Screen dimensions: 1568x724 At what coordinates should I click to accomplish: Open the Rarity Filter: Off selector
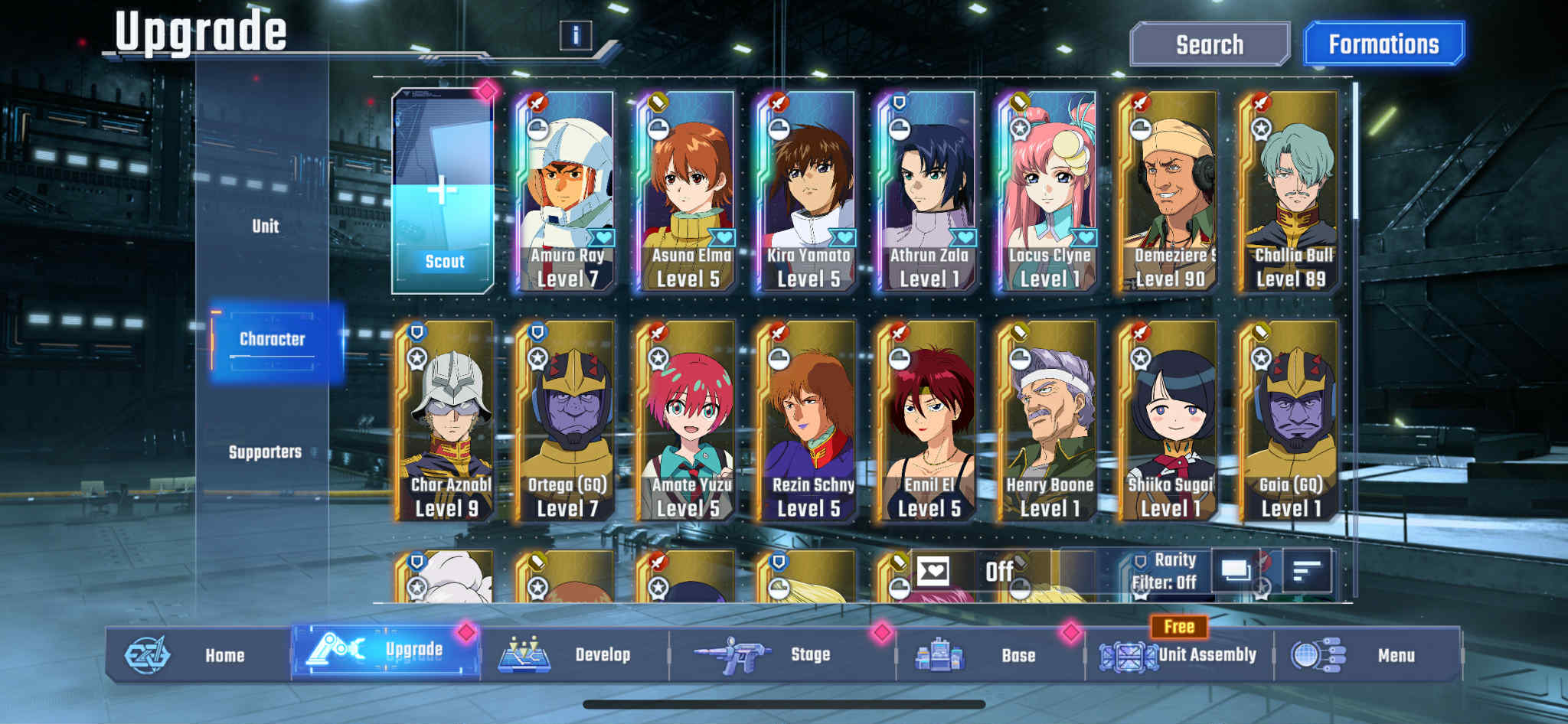click(1165, 571)
